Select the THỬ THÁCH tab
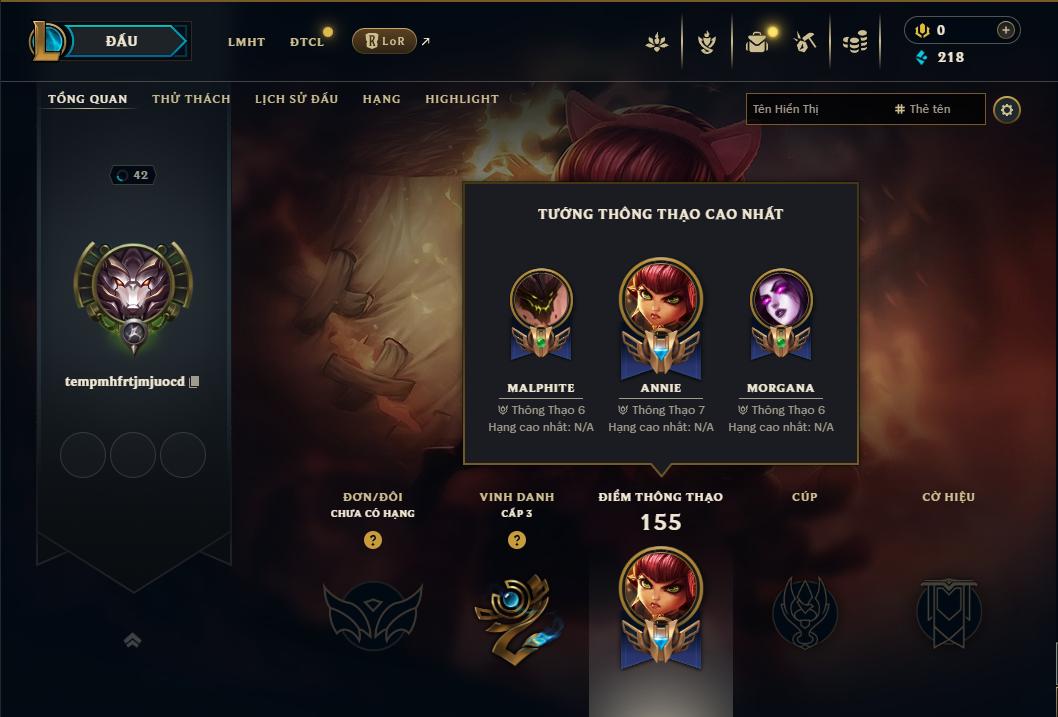This screenshot has width=1058, height=717. click(x=191, y=99)
